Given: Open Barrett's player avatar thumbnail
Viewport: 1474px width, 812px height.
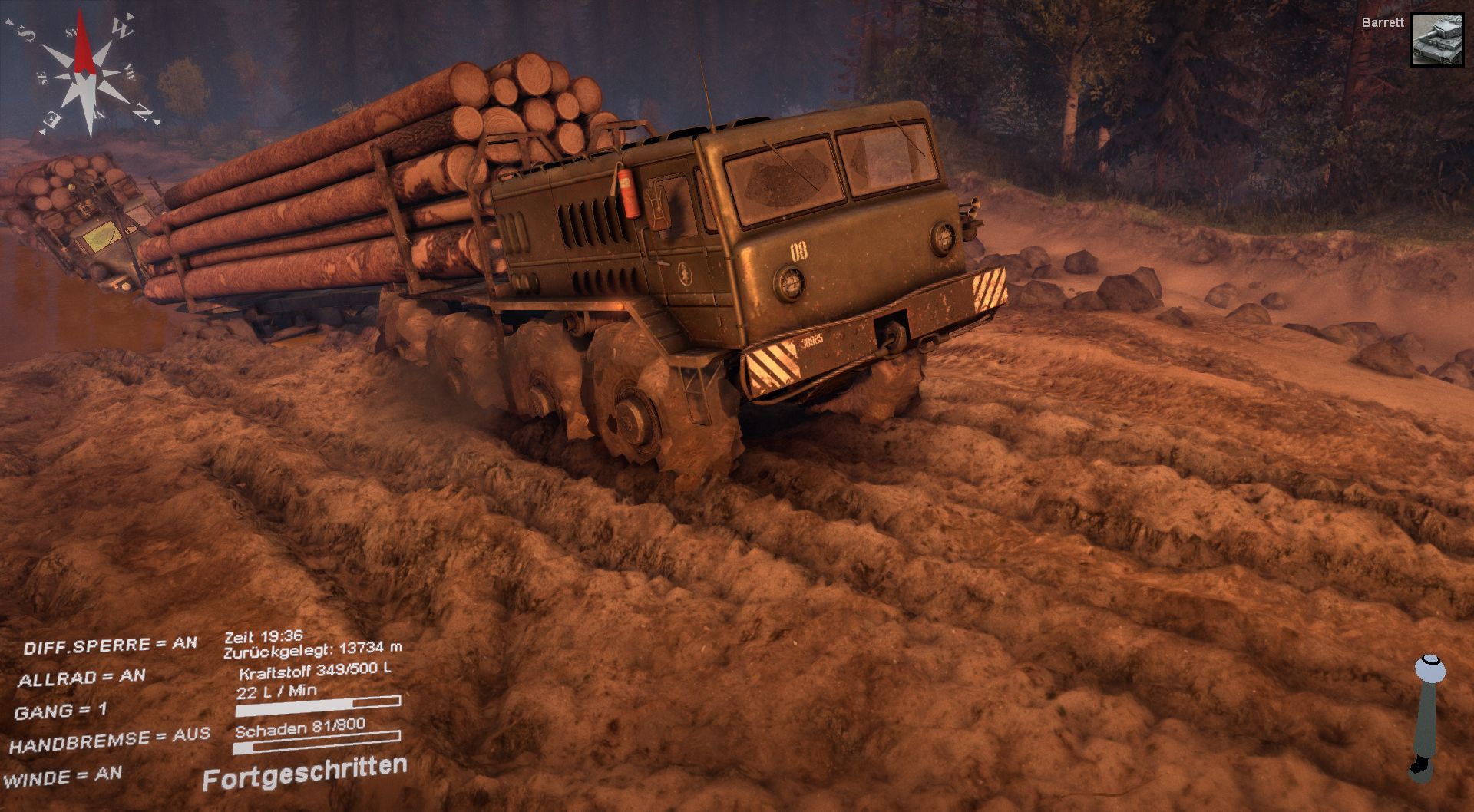Looking at the screenshot, I should coord(1437,40).
